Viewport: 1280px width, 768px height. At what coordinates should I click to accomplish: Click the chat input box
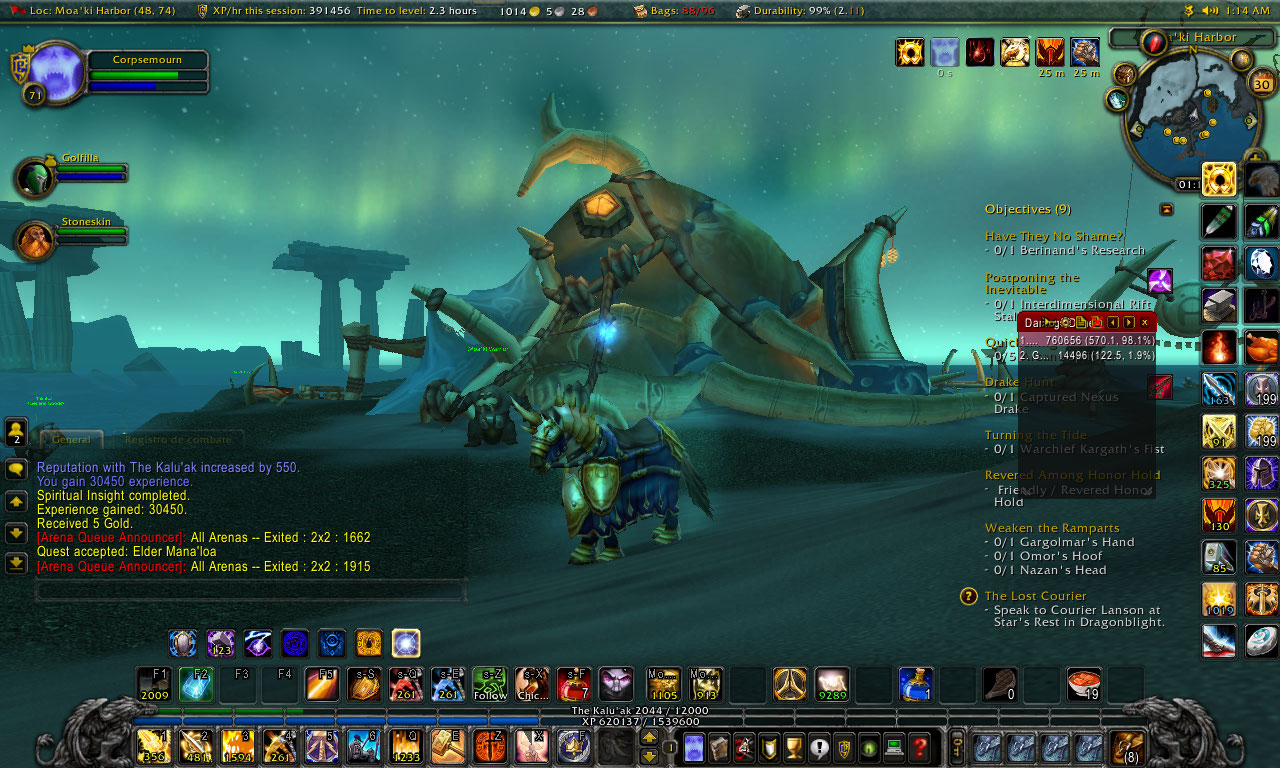point(250,592)
